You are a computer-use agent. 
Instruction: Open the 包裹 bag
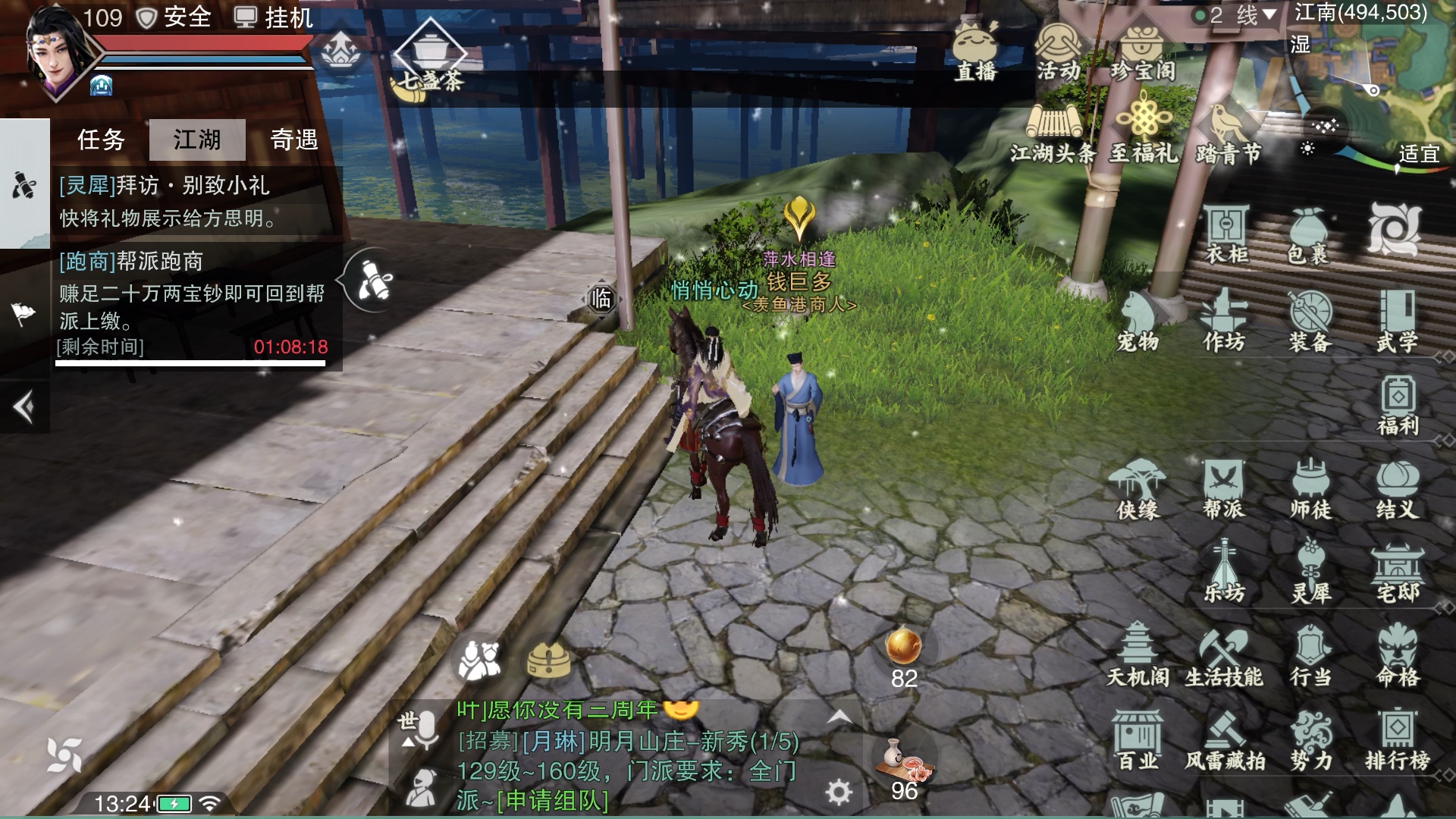pyautogui.click(x=1309, y=234)
